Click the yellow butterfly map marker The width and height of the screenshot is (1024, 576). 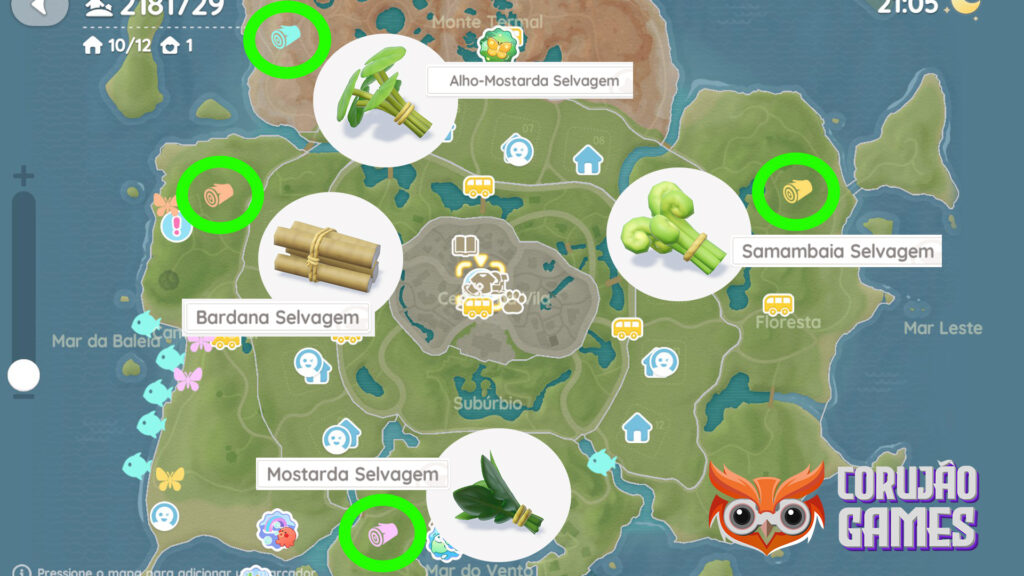point(170,478)
